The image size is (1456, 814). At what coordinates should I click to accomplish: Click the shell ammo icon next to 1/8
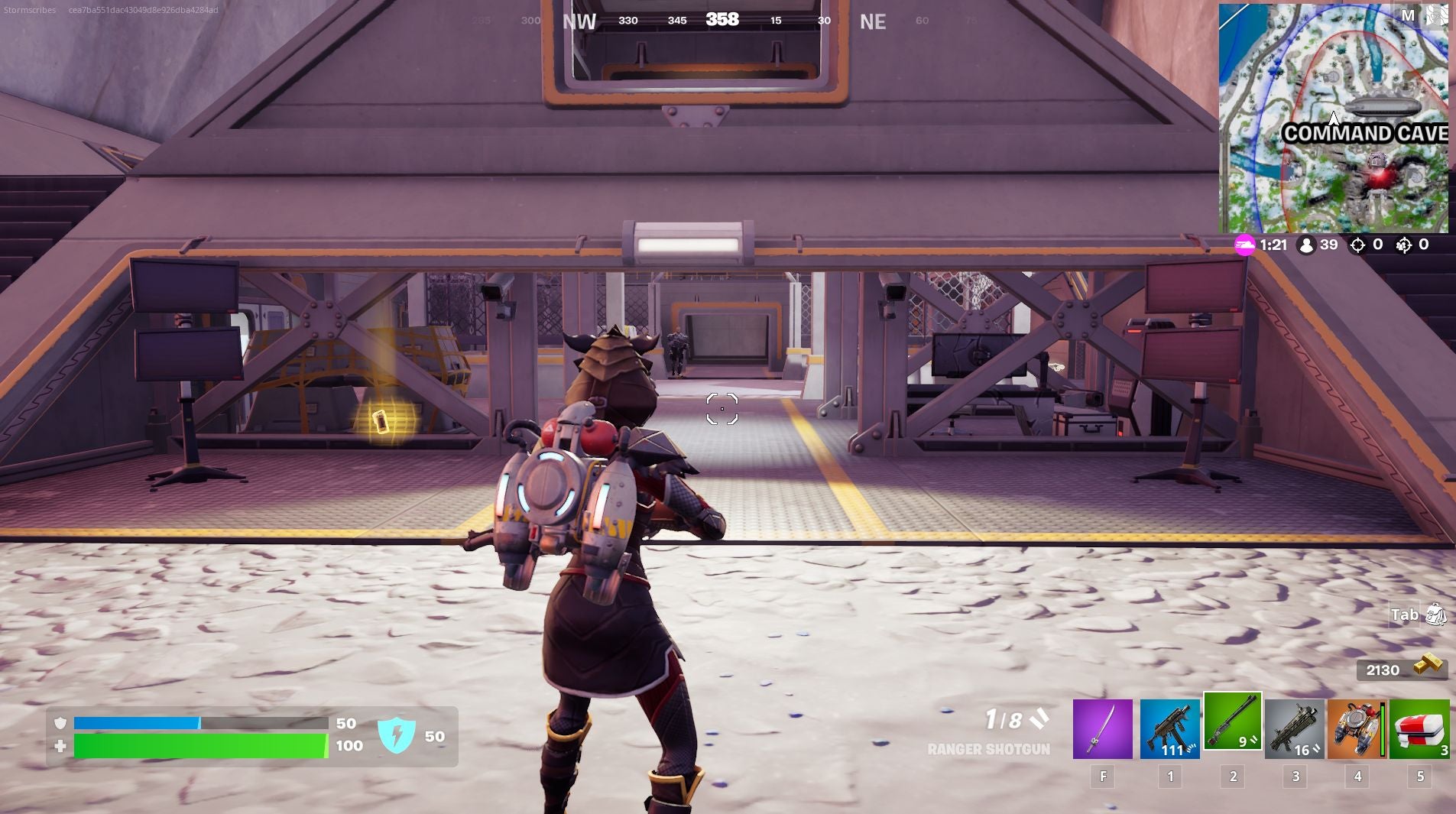1038,719
